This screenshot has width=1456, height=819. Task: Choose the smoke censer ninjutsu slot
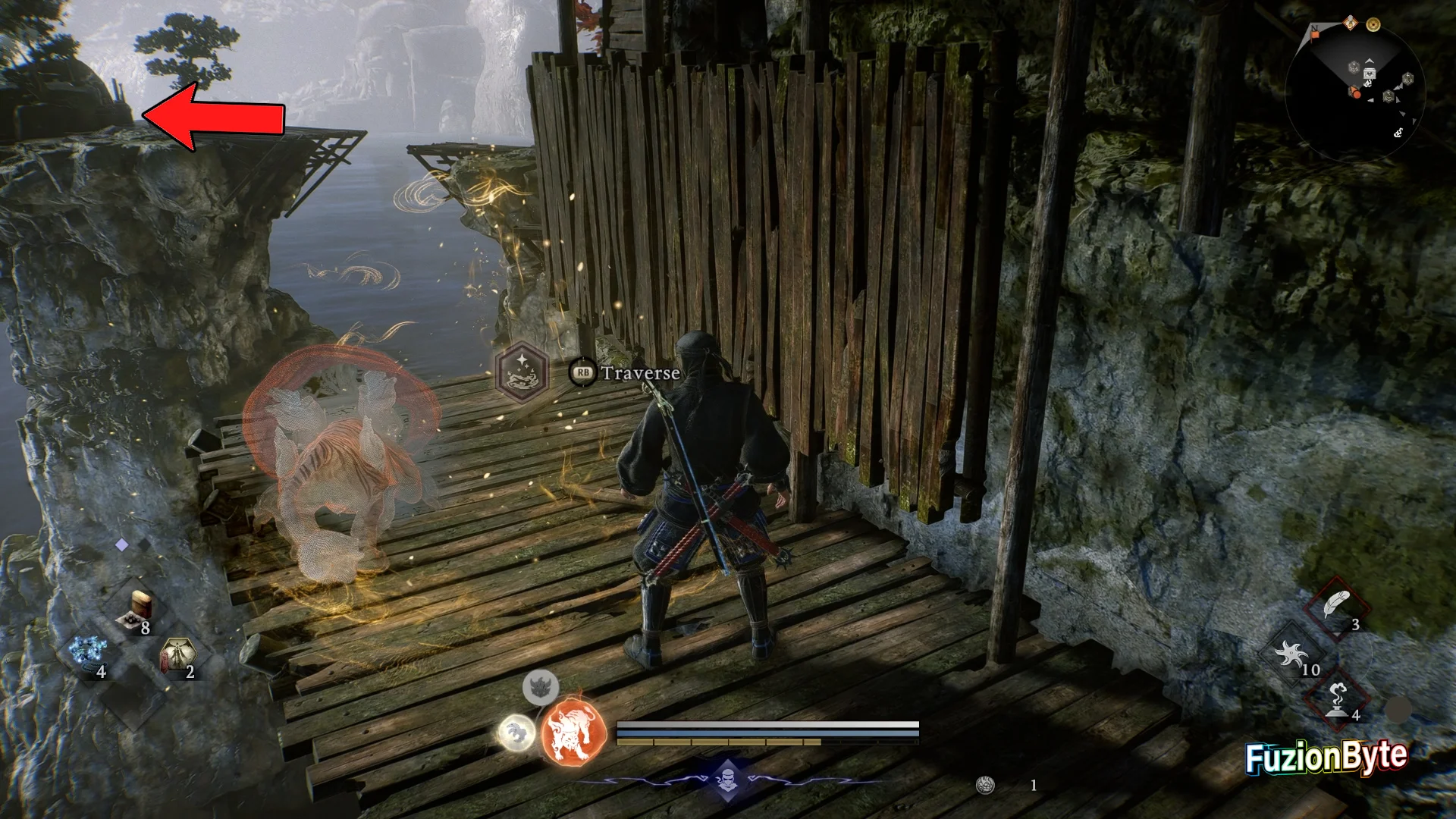click(x=1337, y=699)
